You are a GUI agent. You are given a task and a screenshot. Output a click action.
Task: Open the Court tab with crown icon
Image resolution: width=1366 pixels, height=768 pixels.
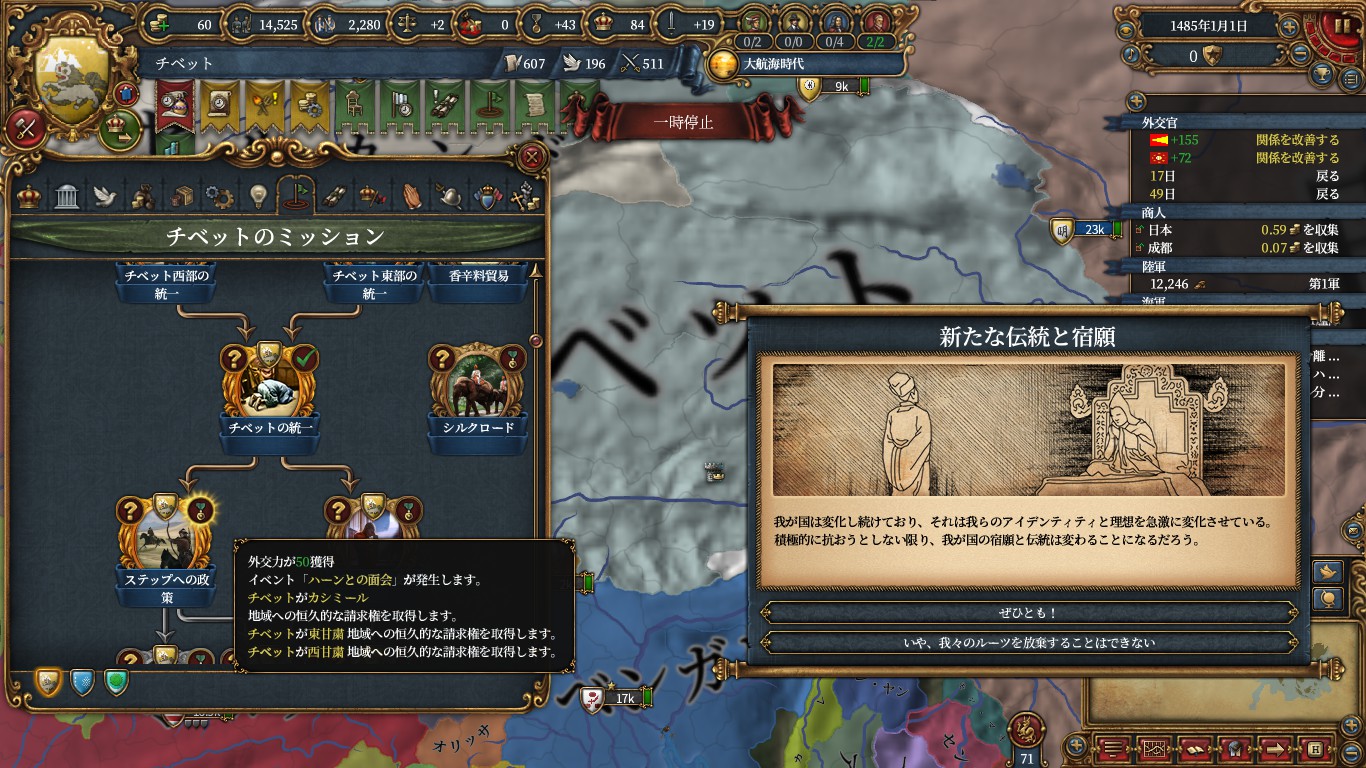pyautogui.click(x=30, y=195)
